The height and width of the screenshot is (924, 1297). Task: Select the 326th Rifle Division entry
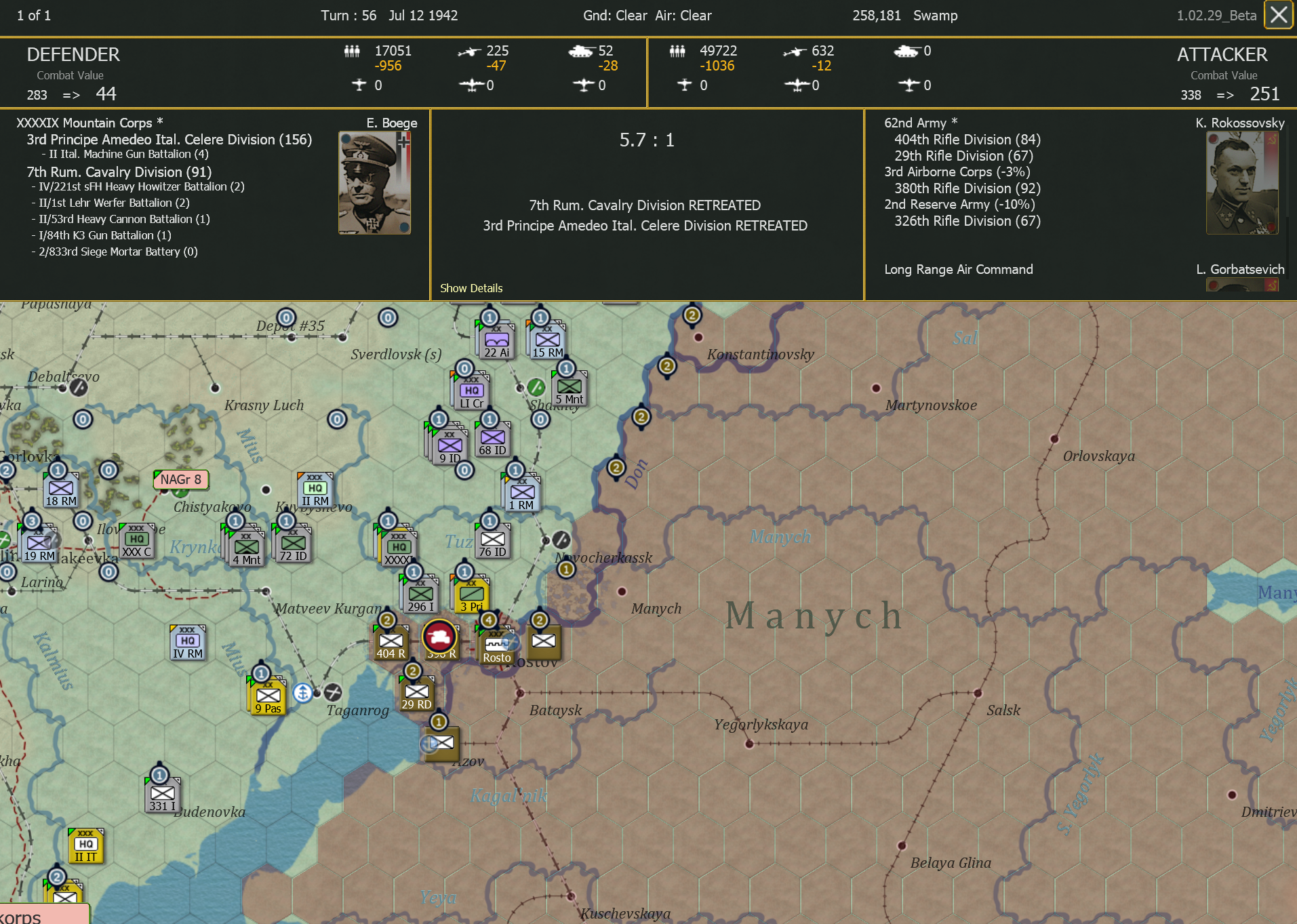966,220
